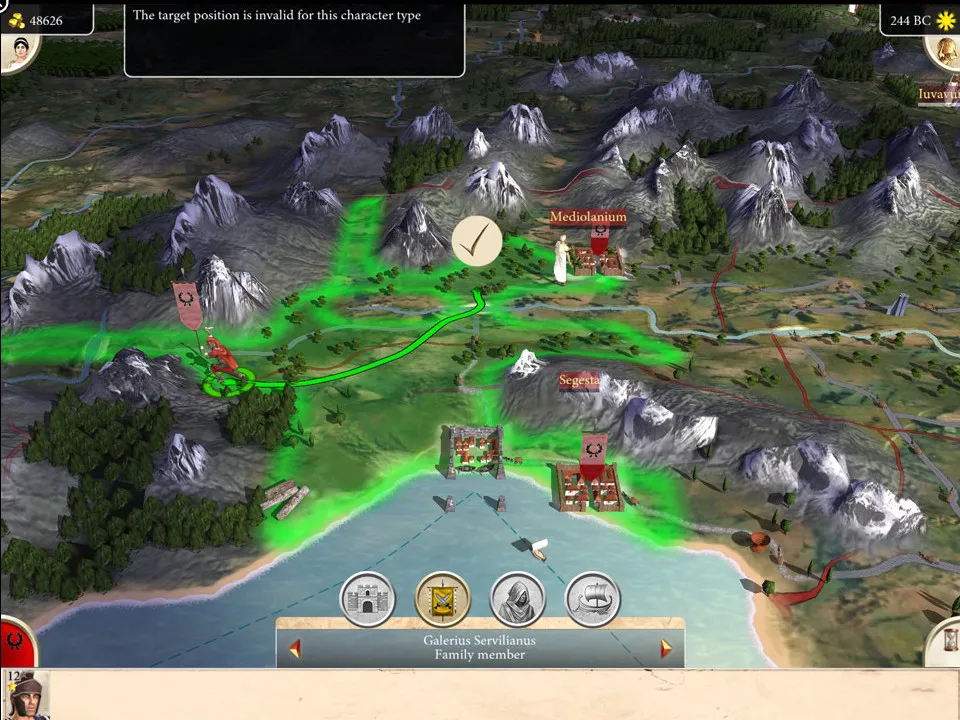The height and width of the screenshot is (720, 960).
Task: End the turn with the hourglass button
Action: (x=944, y=642)
